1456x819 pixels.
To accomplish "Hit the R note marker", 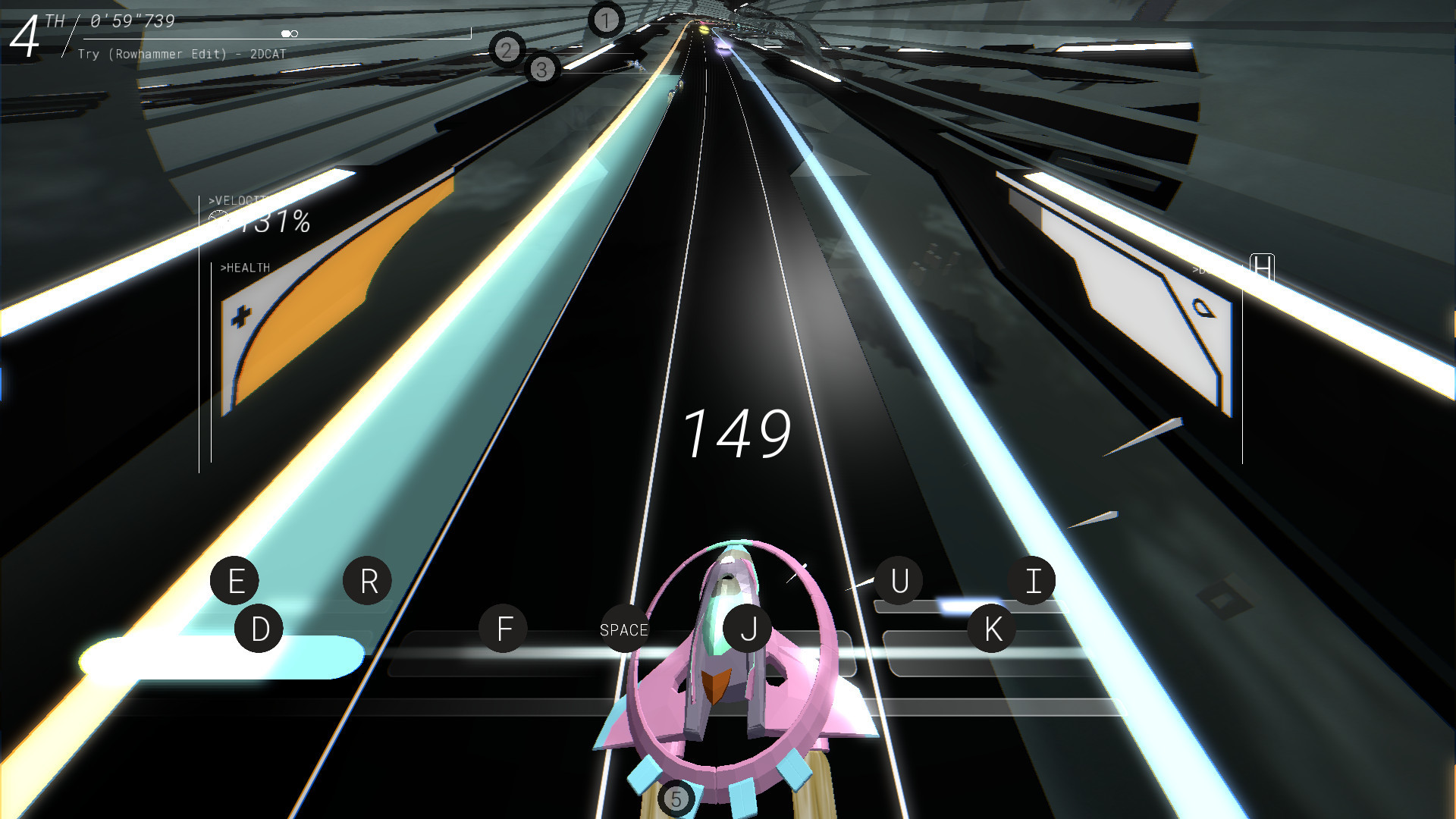I will (369, 580).
